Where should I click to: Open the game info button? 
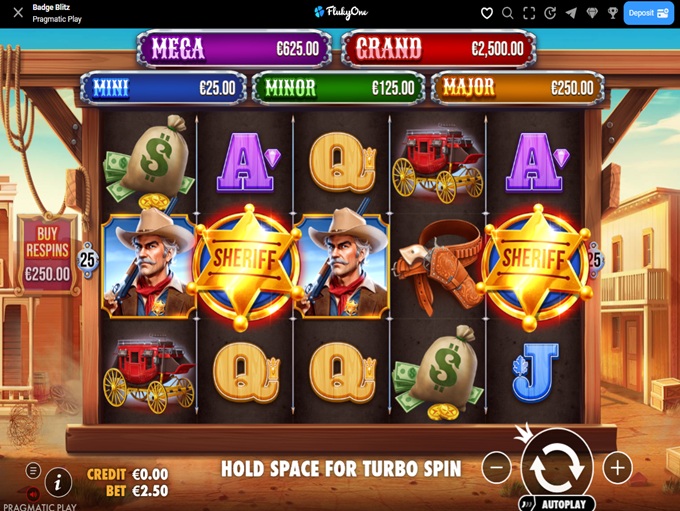[x=58, y=483]
